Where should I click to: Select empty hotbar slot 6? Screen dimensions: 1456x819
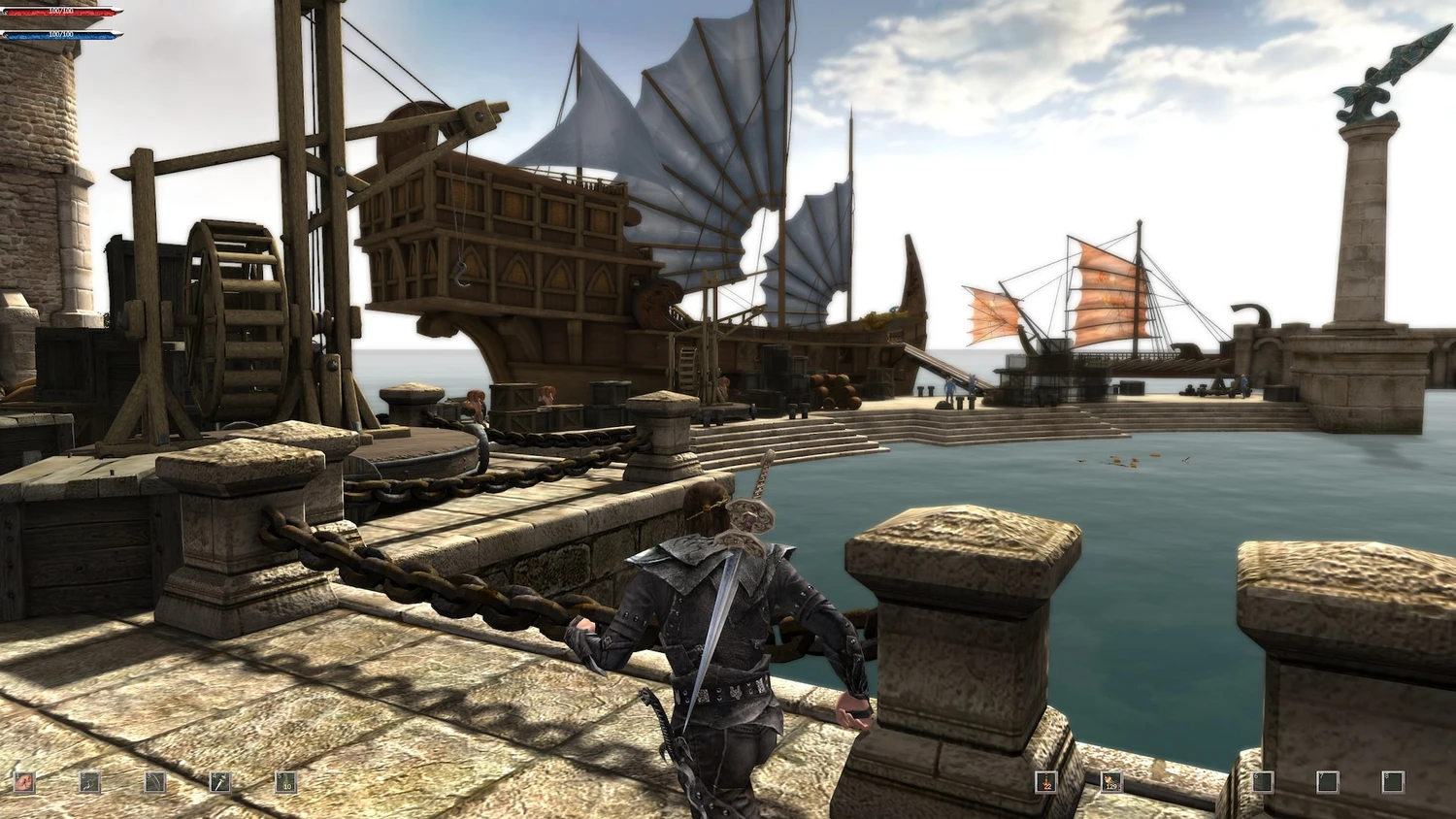coord(1262,781)
